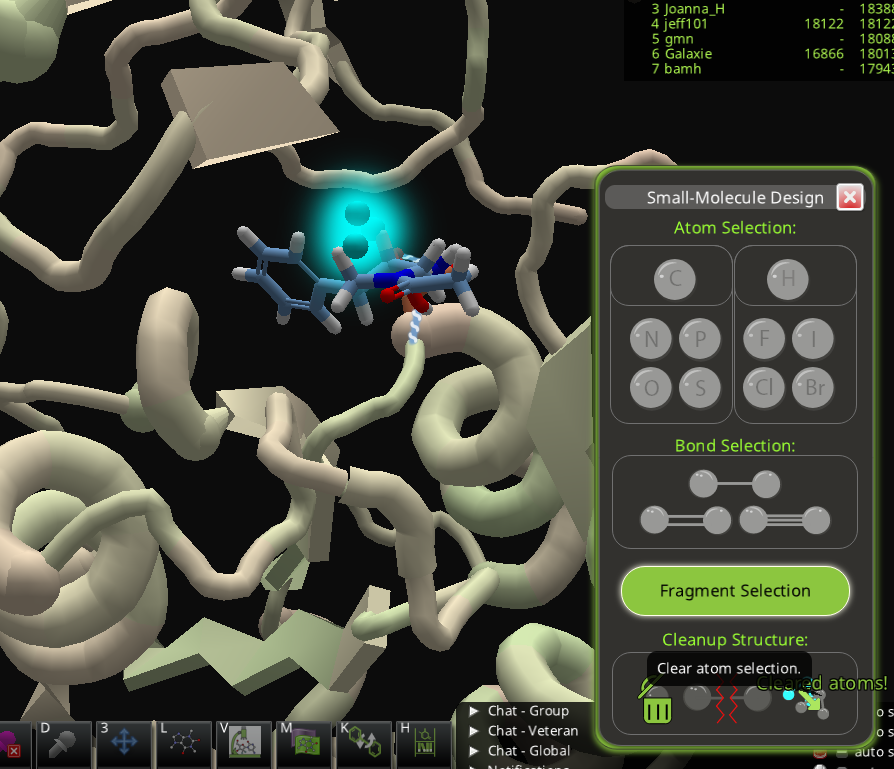894x769 pixels.
Task: Select the sulfur (S) atom
Action: (x=700, y=387)
